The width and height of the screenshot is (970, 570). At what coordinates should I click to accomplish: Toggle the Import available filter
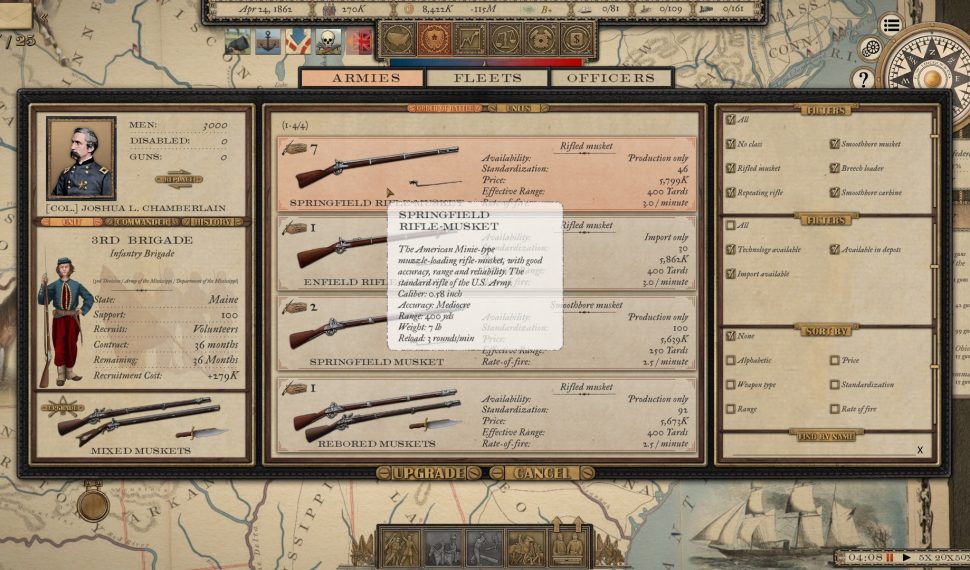coord(731,273)
